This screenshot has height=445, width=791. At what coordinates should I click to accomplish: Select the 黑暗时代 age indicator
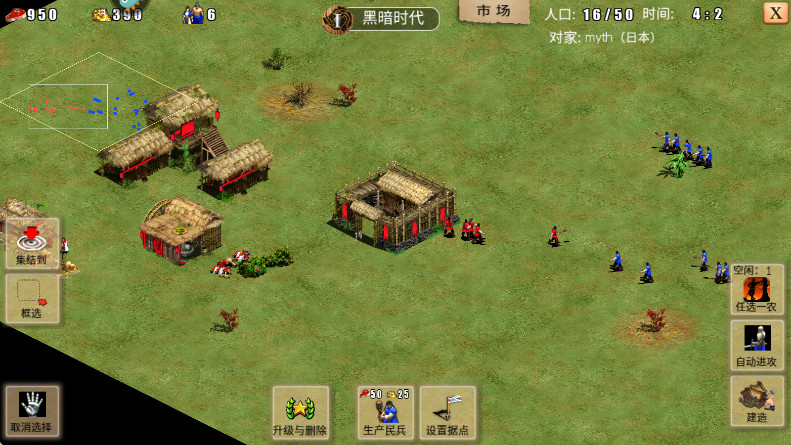[382, 18]
